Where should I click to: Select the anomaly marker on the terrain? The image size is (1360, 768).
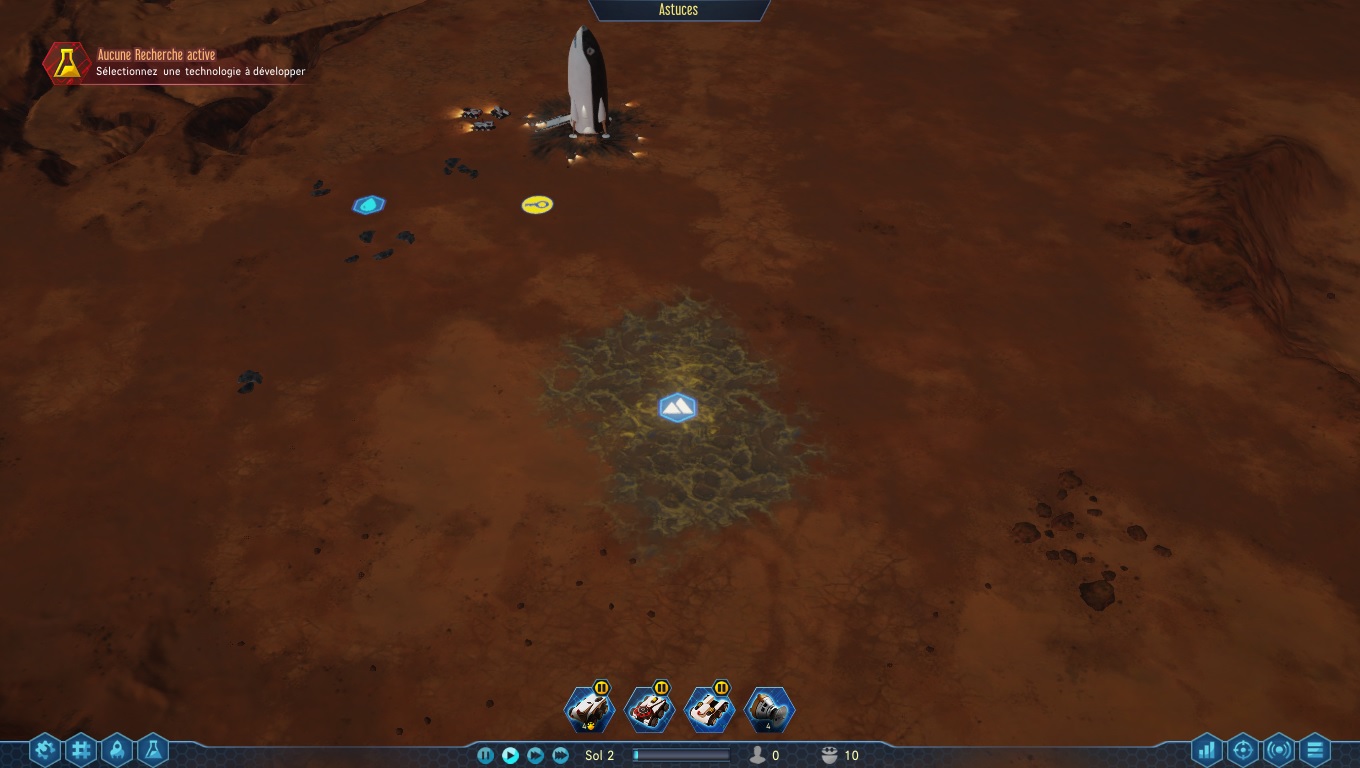tap(677, 408)
